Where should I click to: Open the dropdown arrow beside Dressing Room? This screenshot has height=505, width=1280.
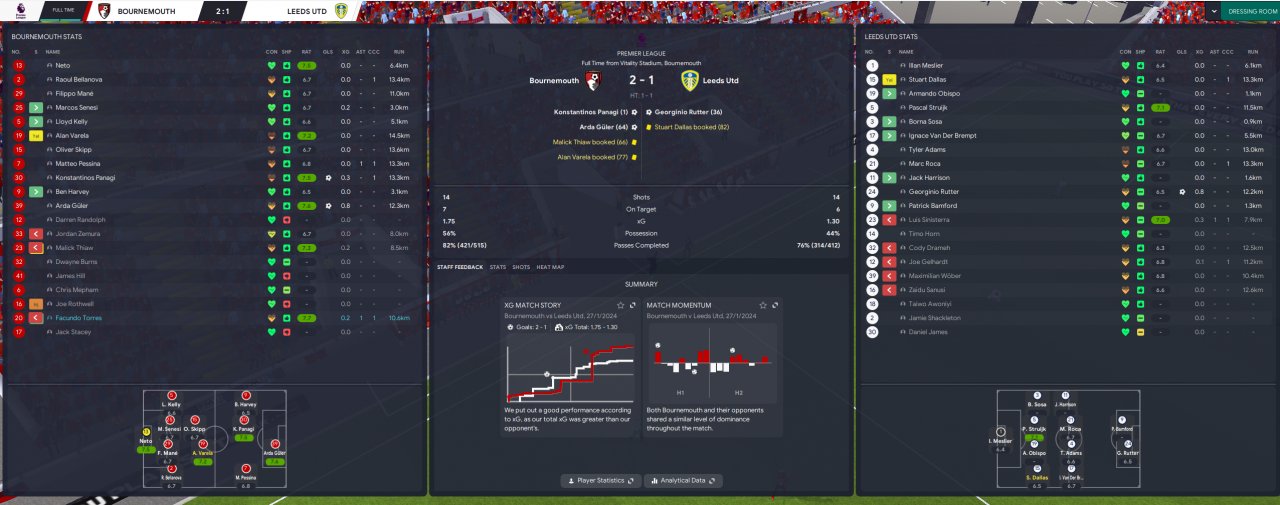pos(1214,11)
